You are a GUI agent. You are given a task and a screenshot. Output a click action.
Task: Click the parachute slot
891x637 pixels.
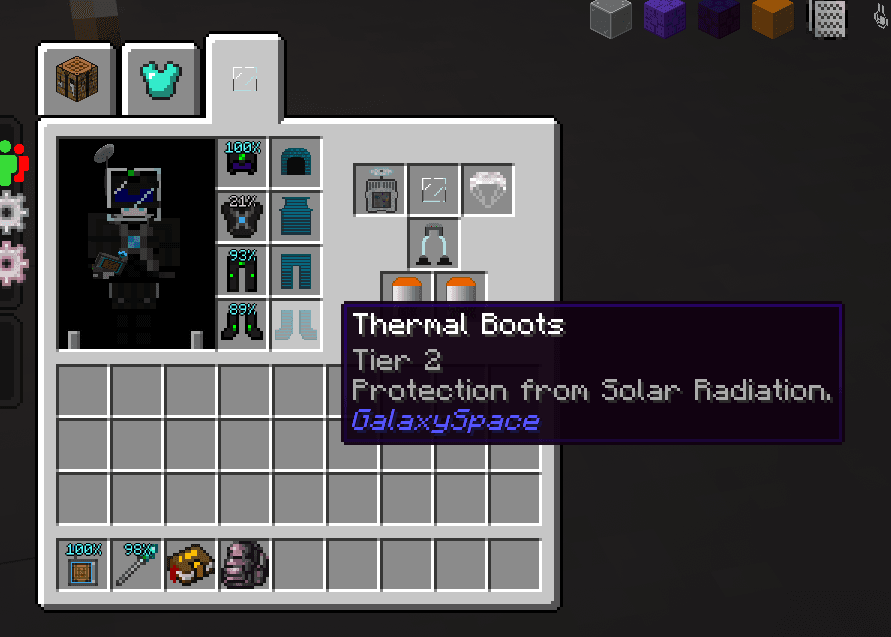tap(488, 190)
